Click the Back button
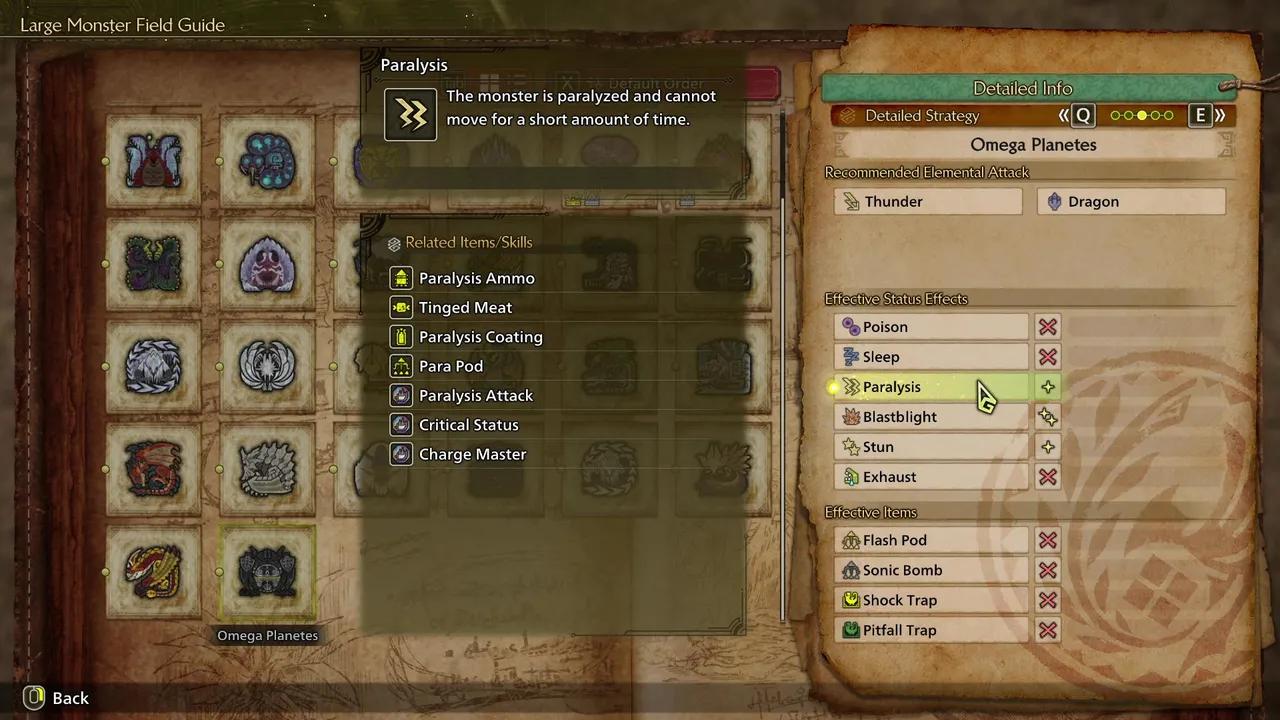The height and width of the screenshot is (720, 1280). pyautogui.click(x=57, y=698)
